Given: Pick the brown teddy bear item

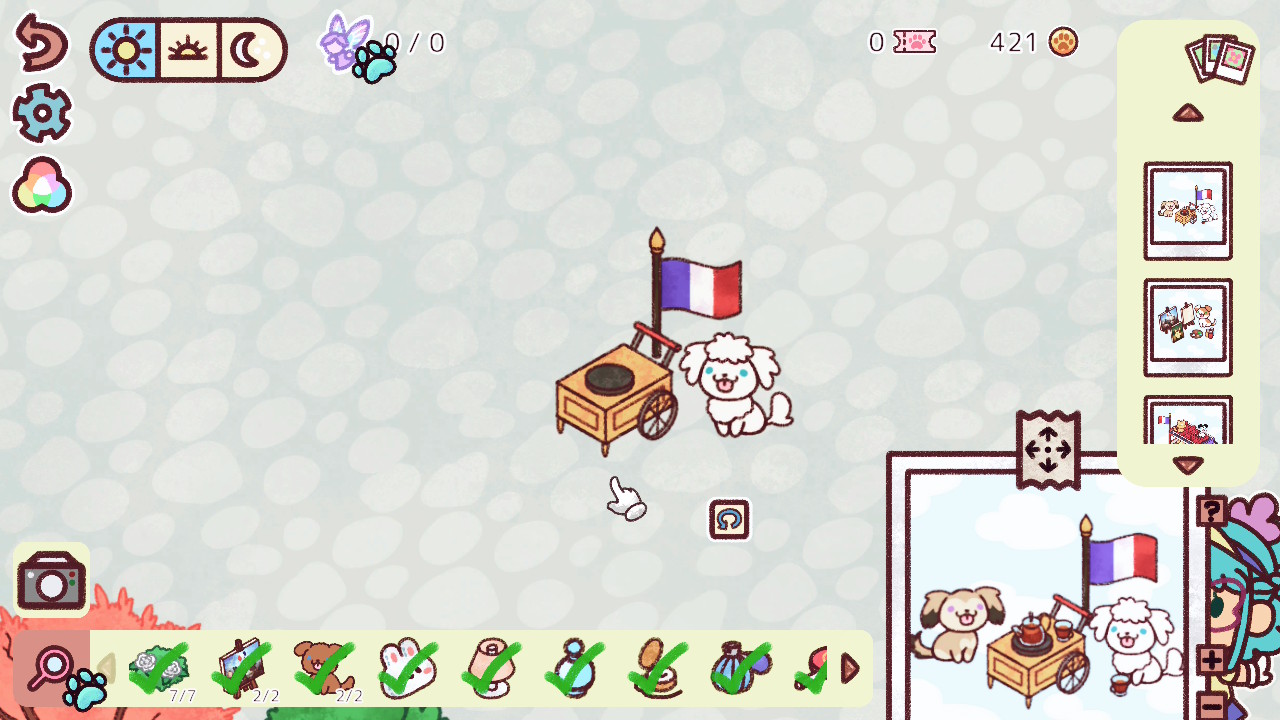Looking at the screenshot, I should click(324, 666).
